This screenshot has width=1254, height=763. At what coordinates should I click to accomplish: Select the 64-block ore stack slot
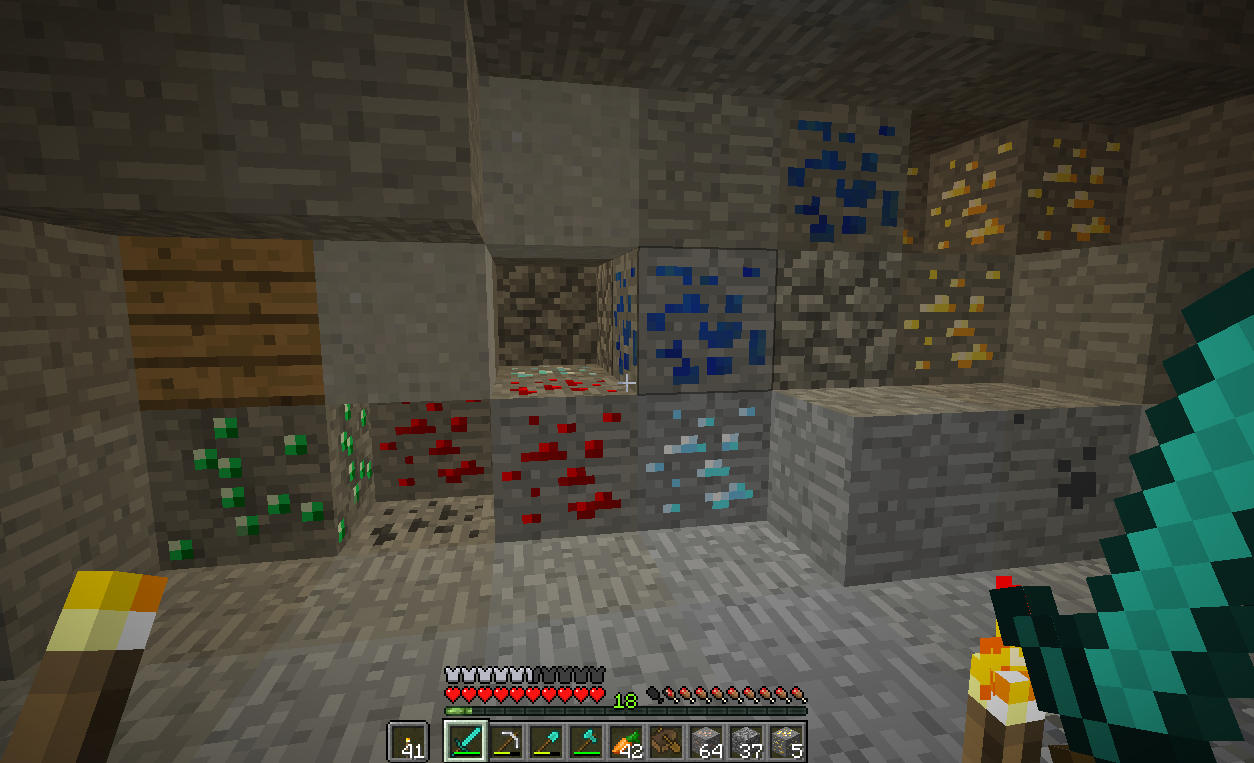point(707,742)
